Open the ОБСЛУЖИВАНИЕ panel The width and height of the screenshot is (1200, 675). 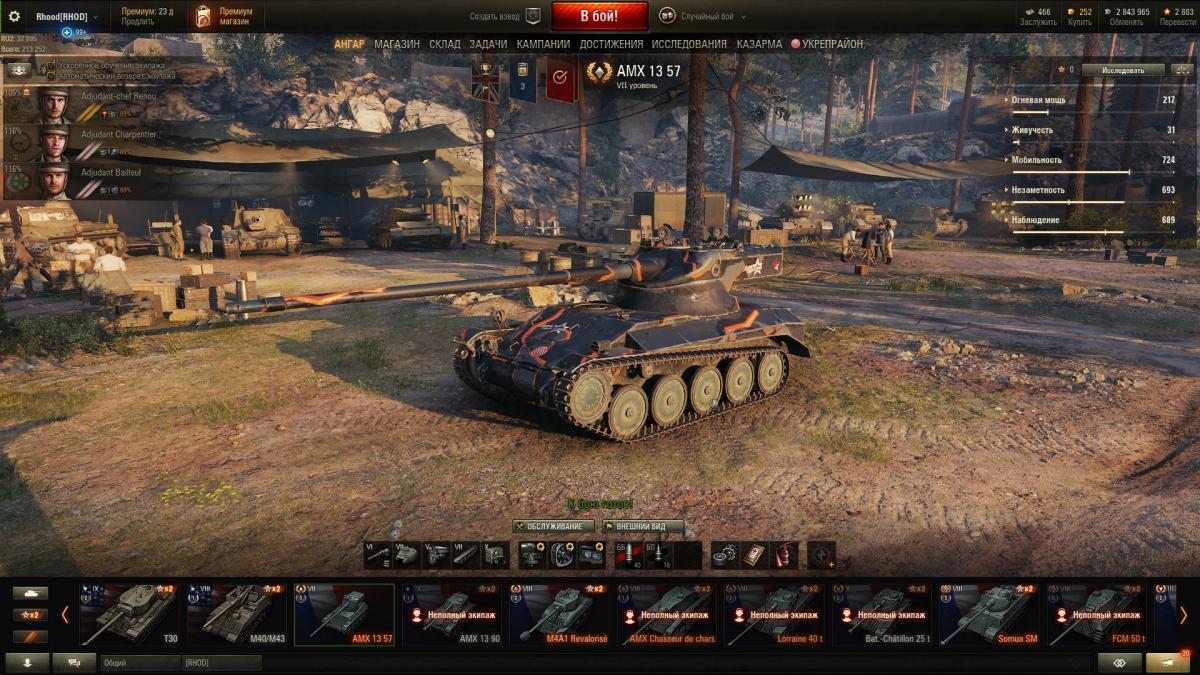pos(553,526)
